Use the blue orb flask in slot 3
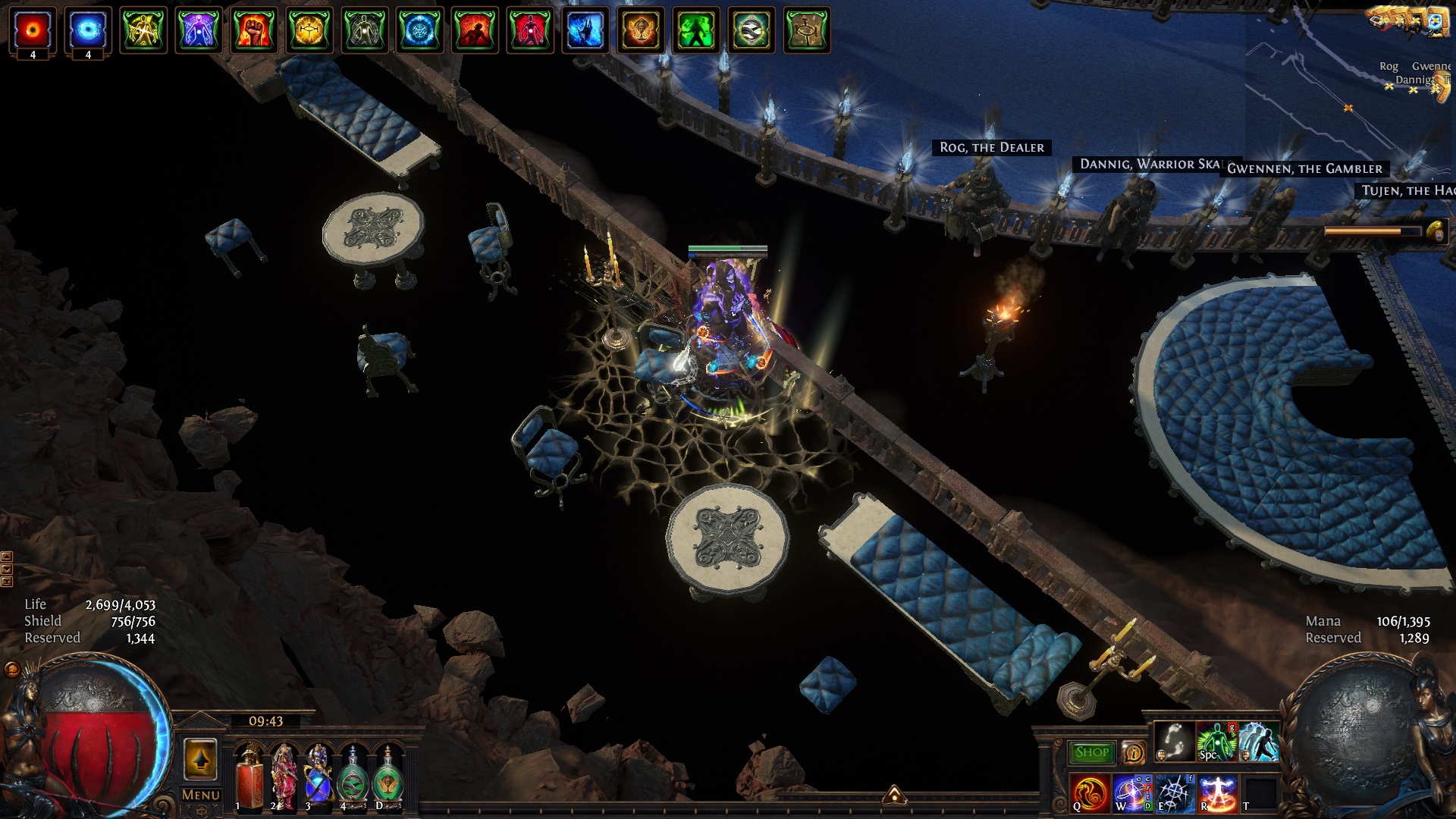This screenshot has height=819, width=1456. [318, 777]
